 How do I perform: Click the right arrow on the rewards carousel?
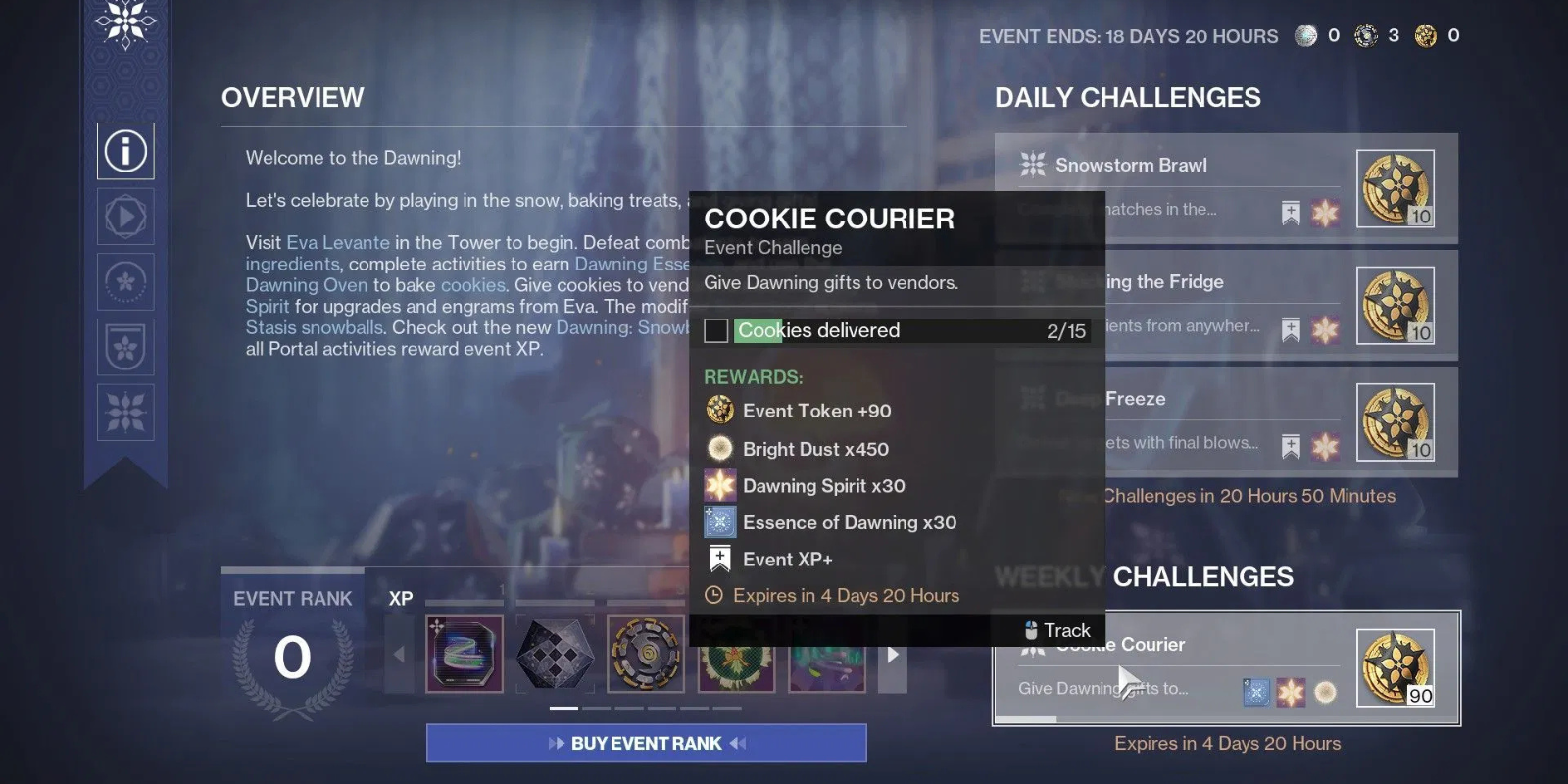pos(893,654)
